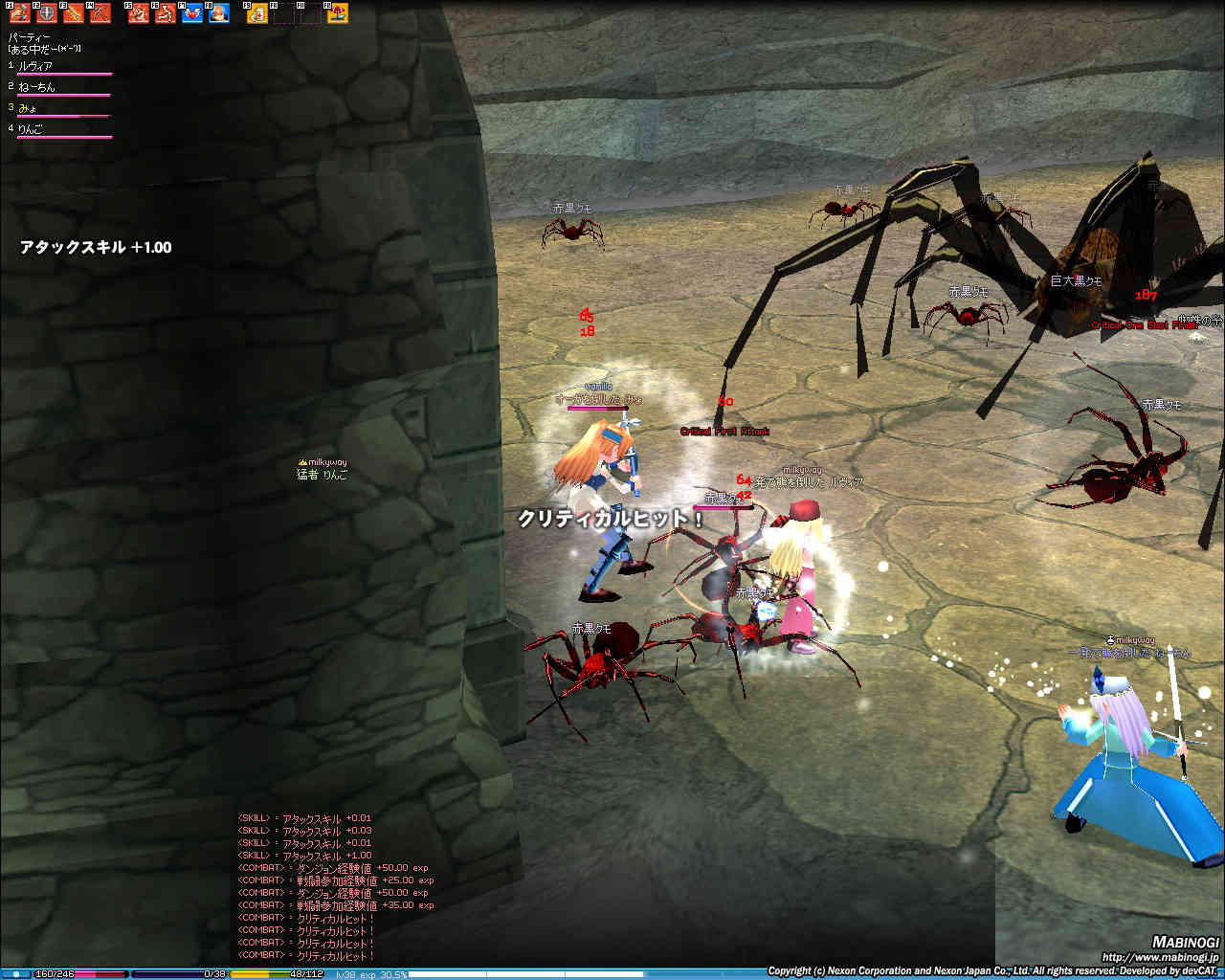Activate the F5 skill icon
Image resolution: width=1225 pixels, height=980 pixels.
pos(140,12)
